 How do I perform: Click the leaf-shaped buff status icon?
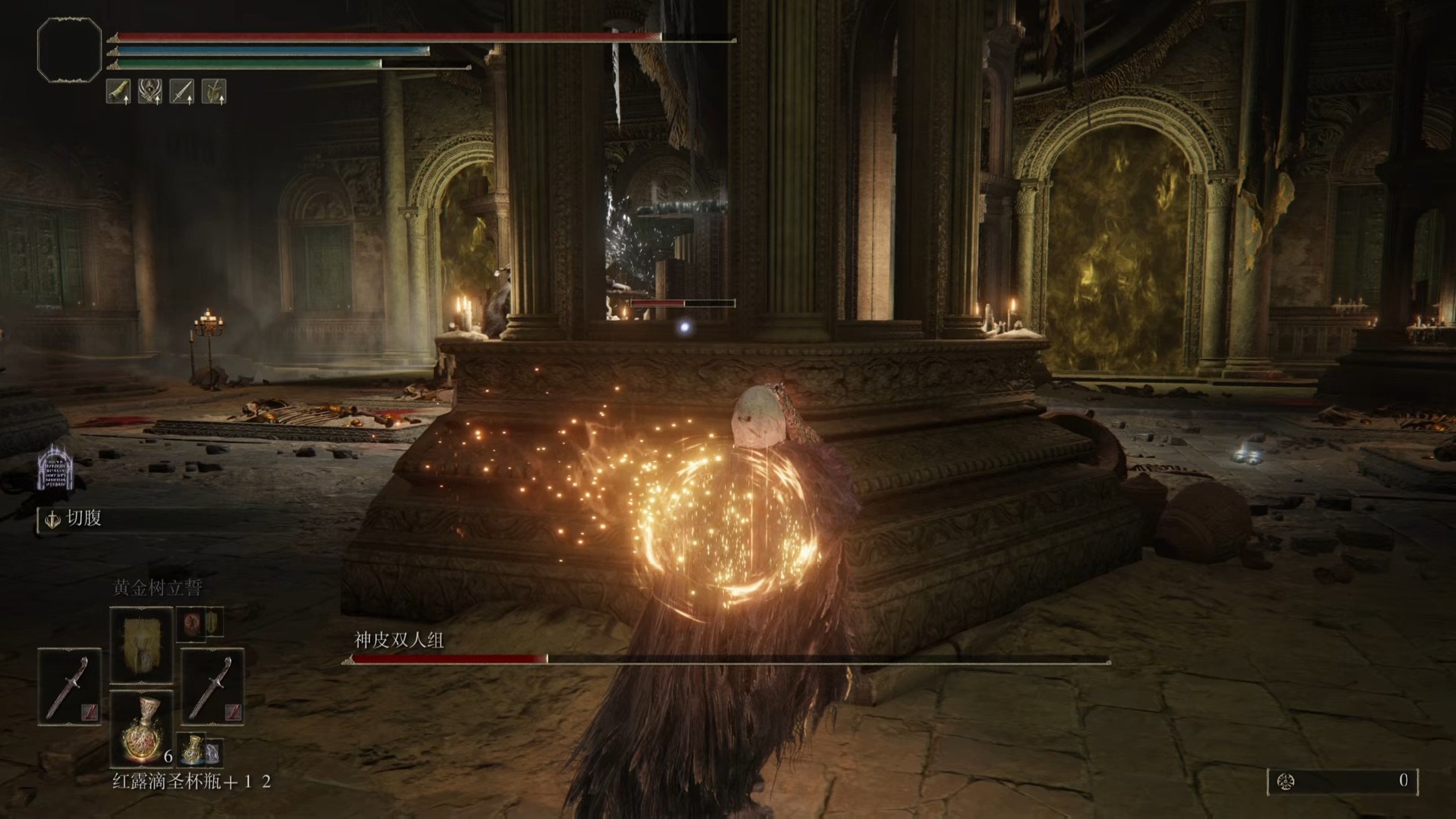[214, 92]
